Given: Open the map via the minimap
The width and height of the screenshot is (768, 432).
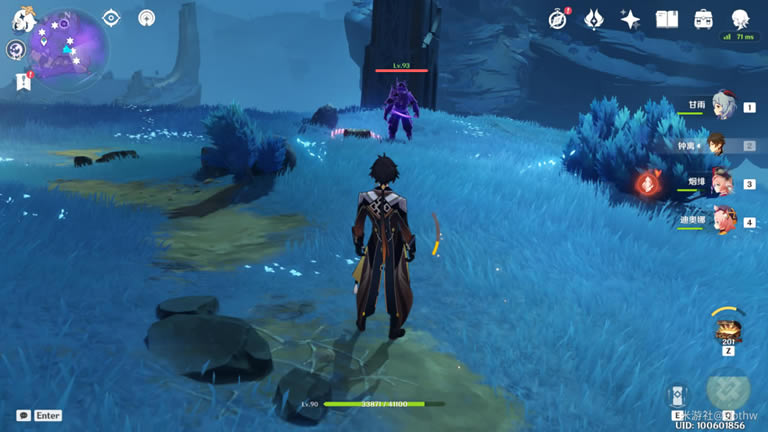Looking at the screenshot, I should 68,46.
